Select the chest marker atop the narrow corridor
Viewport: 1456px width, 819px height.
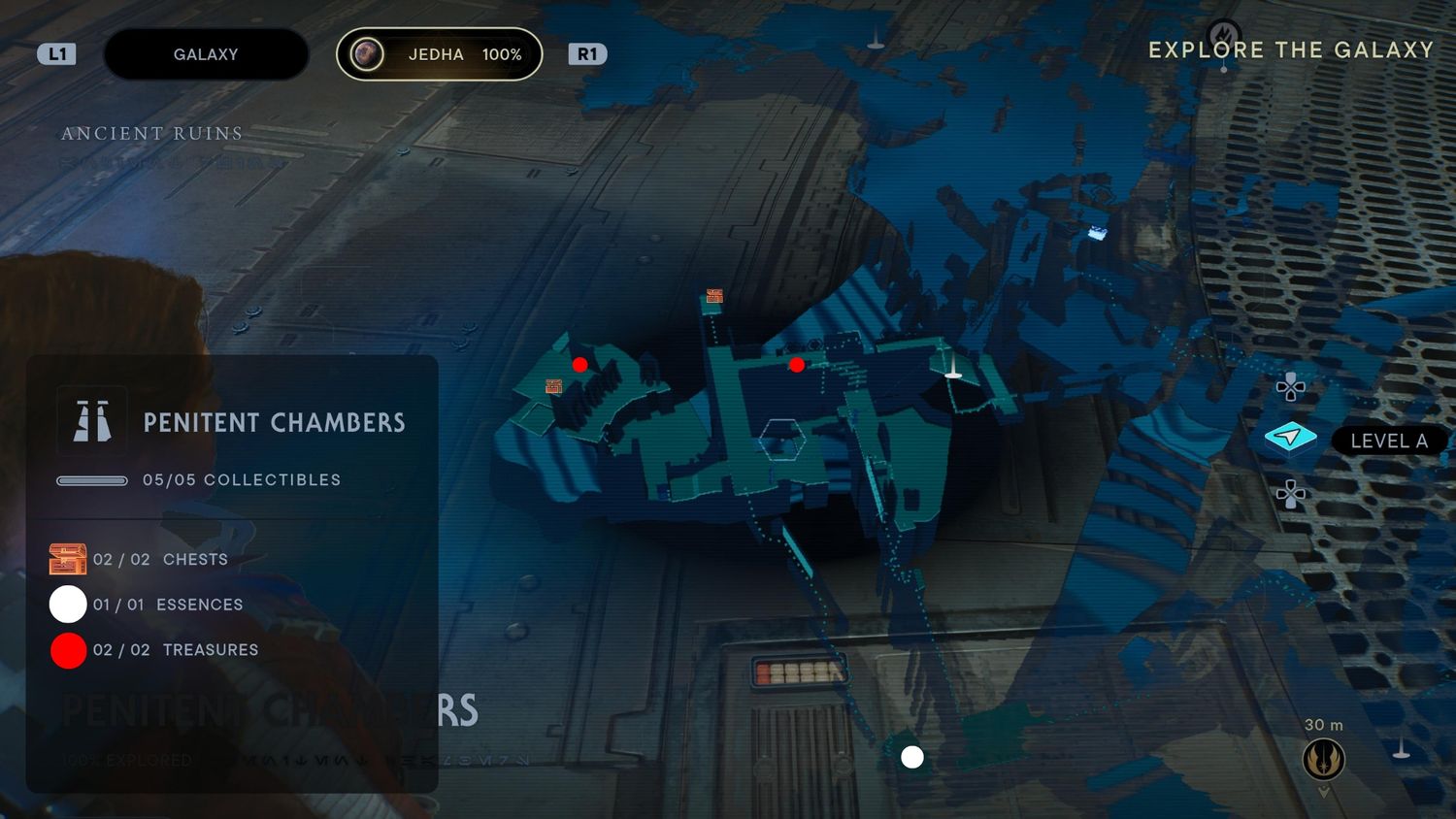coord(715,296)
